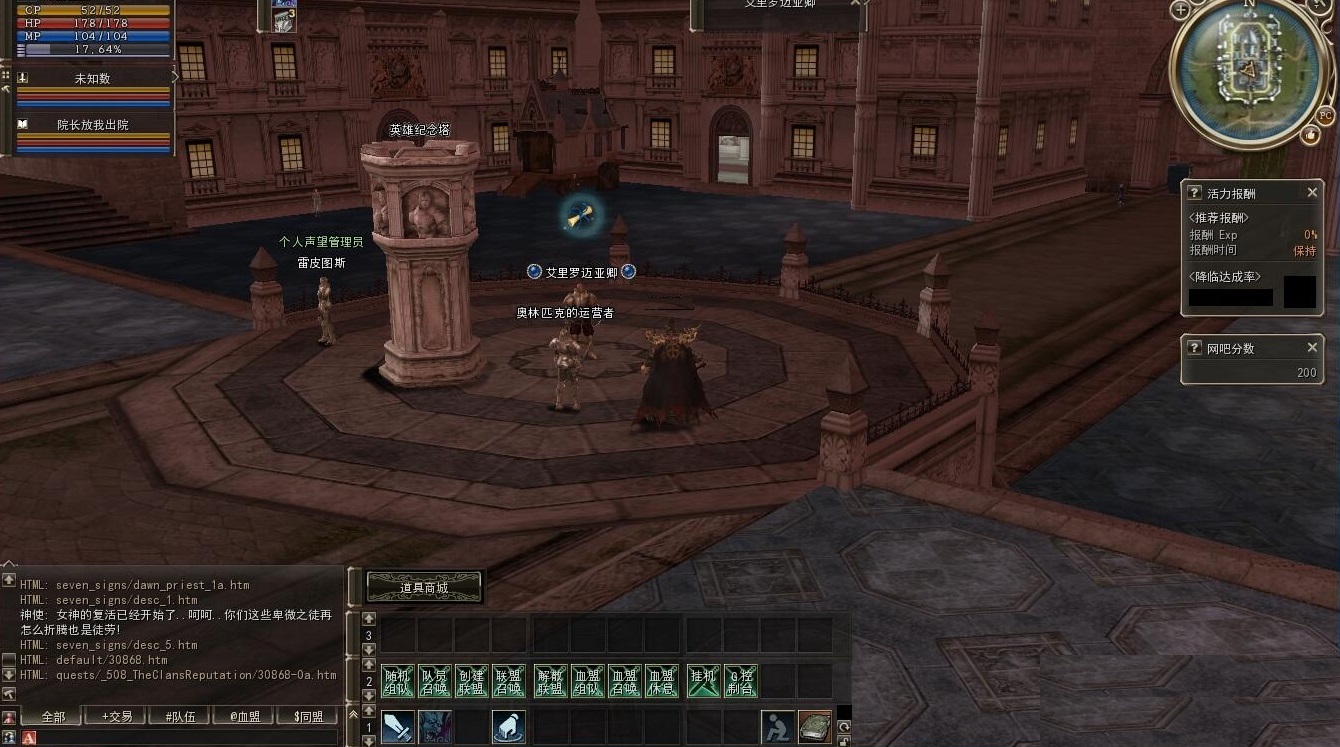Select the @血盟 clan chat tab

coord(244,716)
